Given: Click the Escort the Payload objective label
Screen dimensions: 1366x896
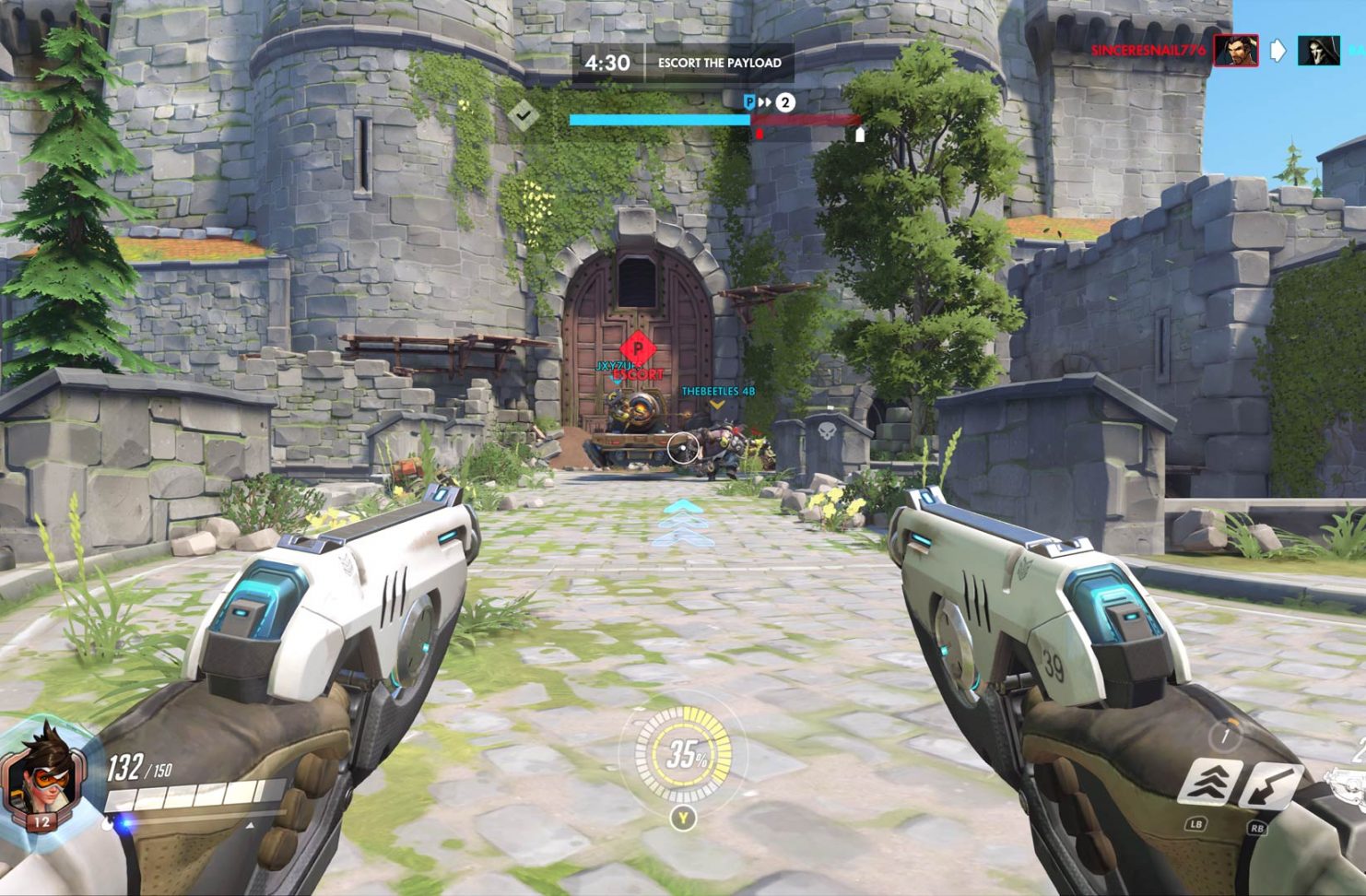Looking at the screenshot, I should (719, 63).
